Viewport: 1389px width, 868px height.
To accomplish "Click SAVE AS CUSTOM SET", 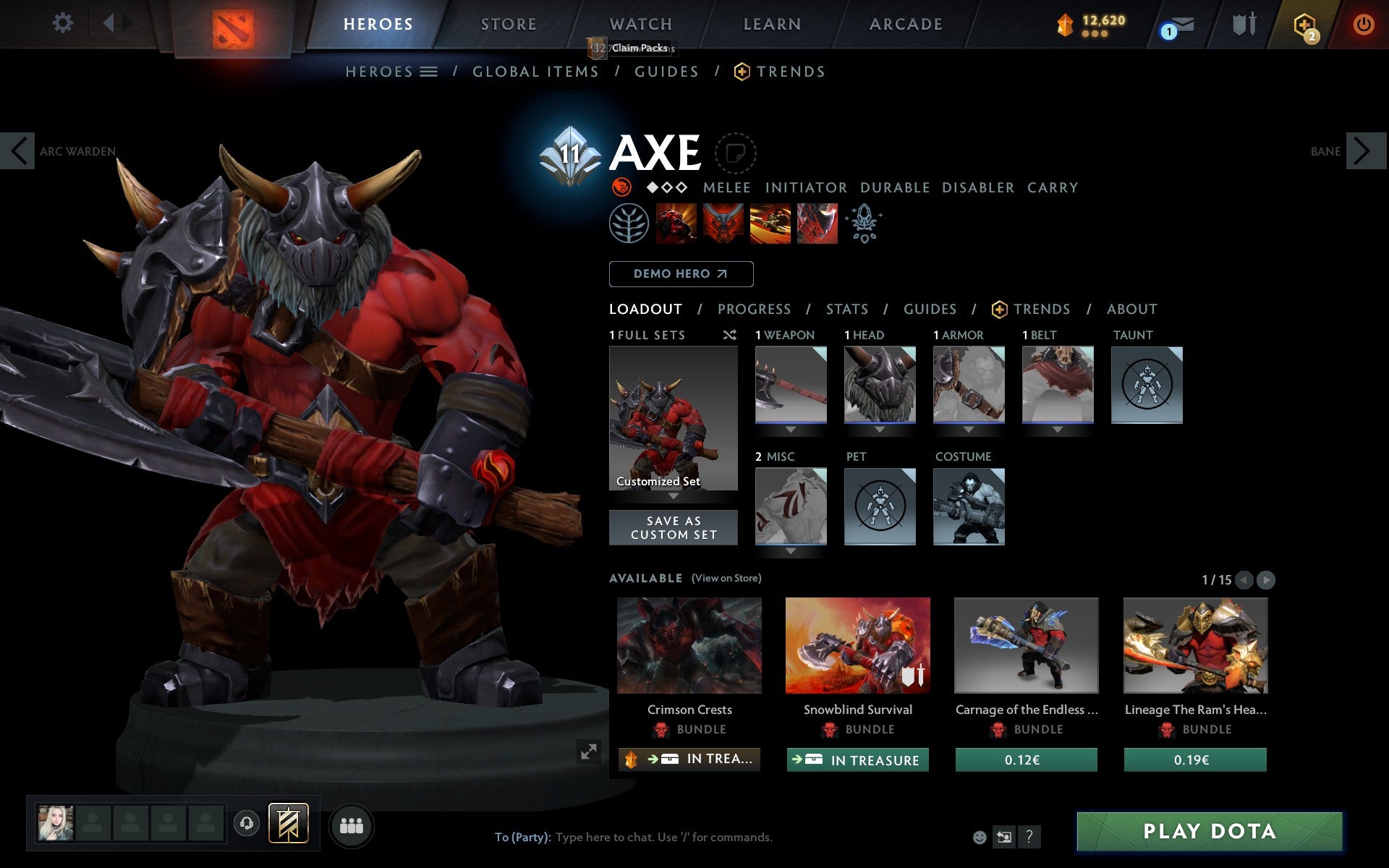I will click(674, 527).
